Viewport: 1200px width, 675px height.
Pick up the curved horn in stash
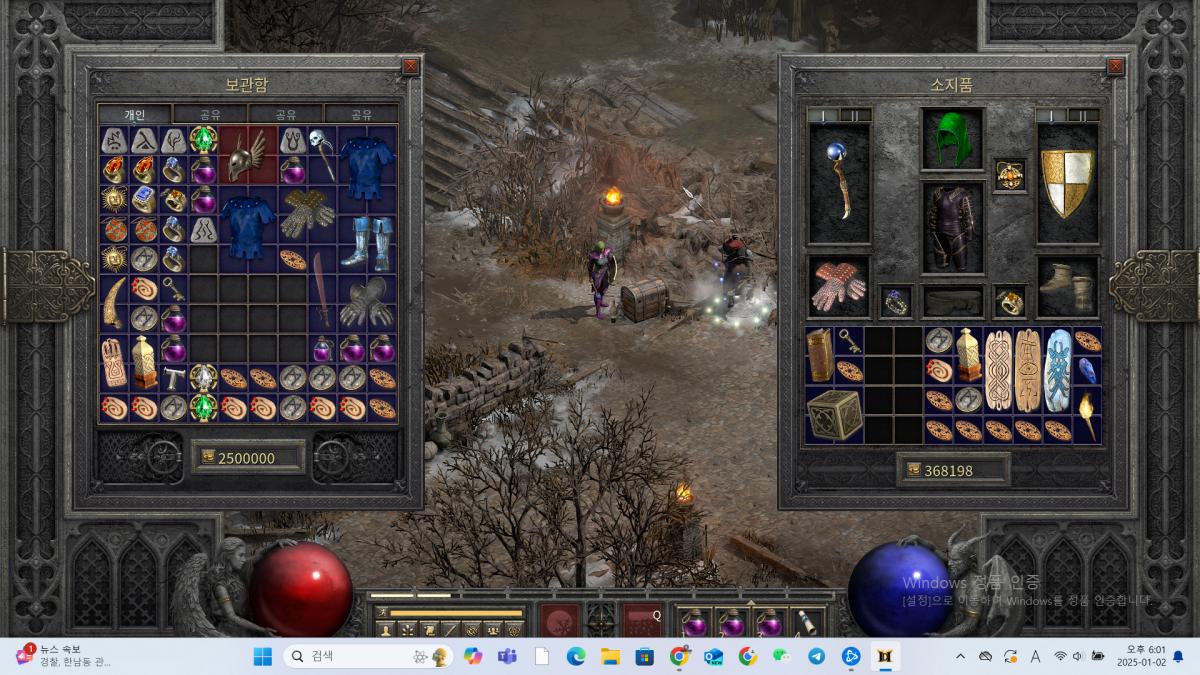click(114, 302)
